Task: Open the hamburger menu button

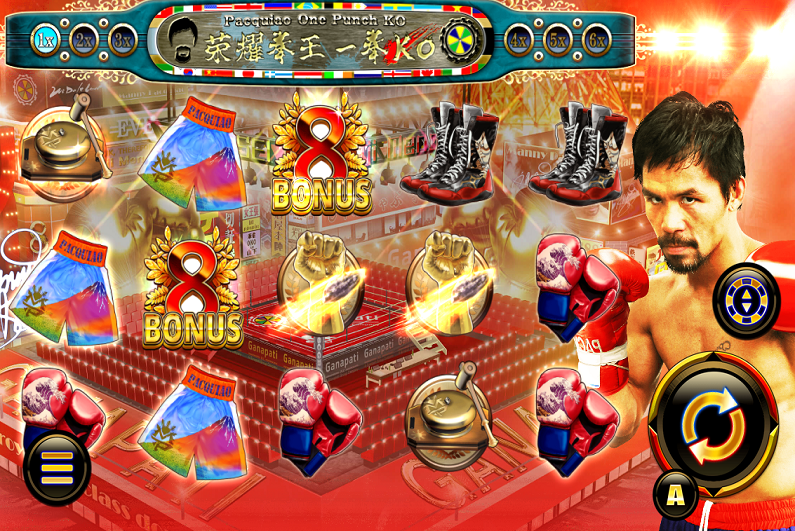Action: point(57,467)
